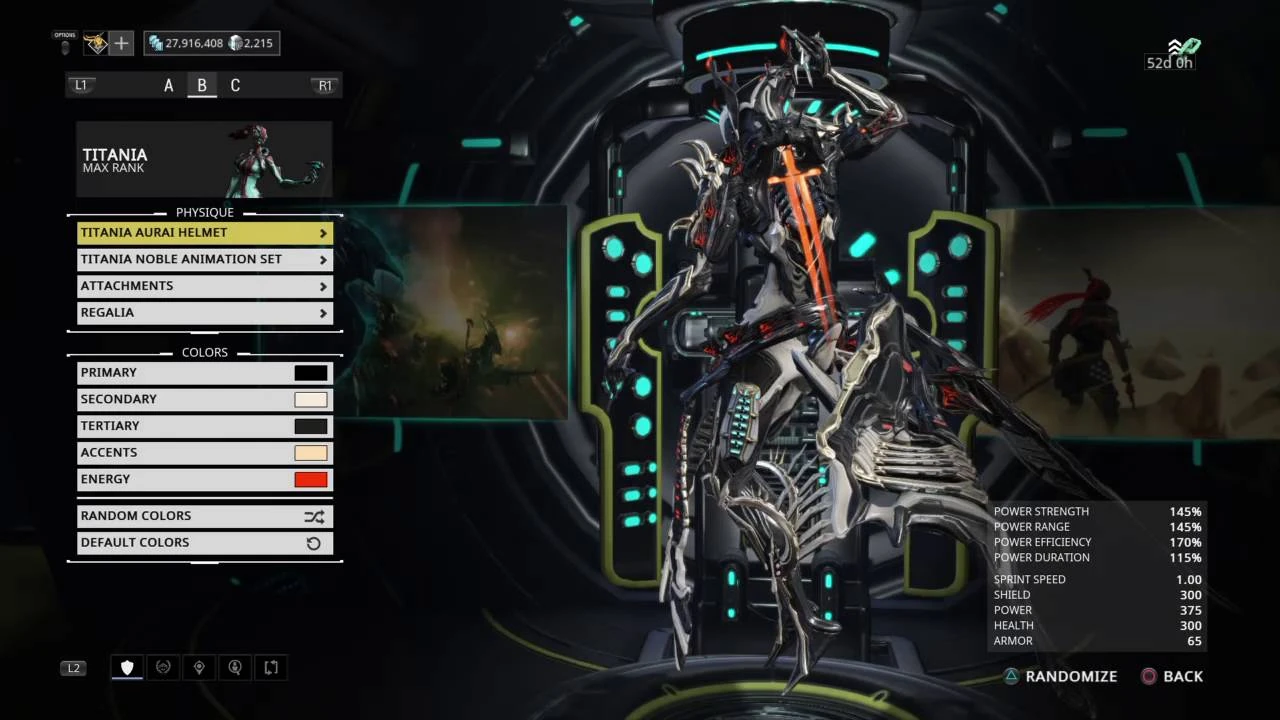Click the shuffle icon on Random Colors
The width and height of the screenshot is (1280, 720).
[314, 515]
